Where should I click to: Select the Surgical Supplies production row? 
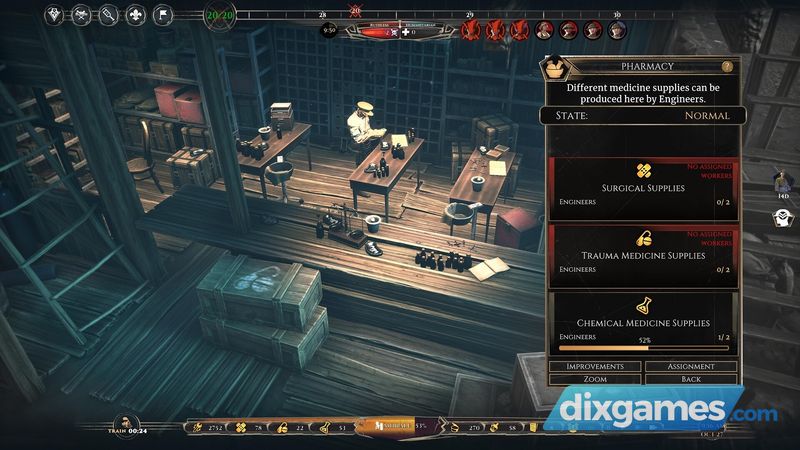click(640, 186)
